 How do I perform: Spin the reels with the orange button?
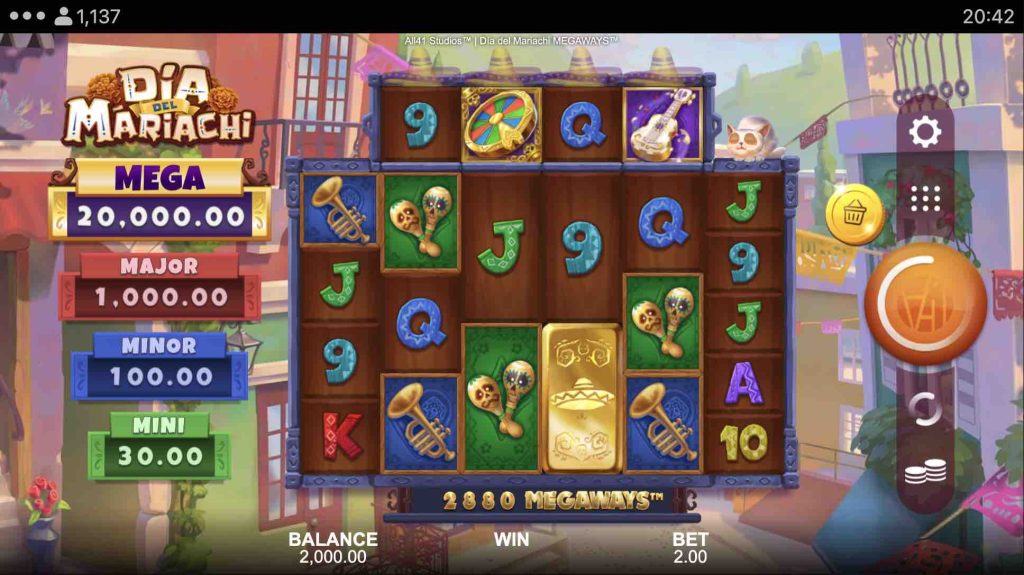click(x=924, y=306)
